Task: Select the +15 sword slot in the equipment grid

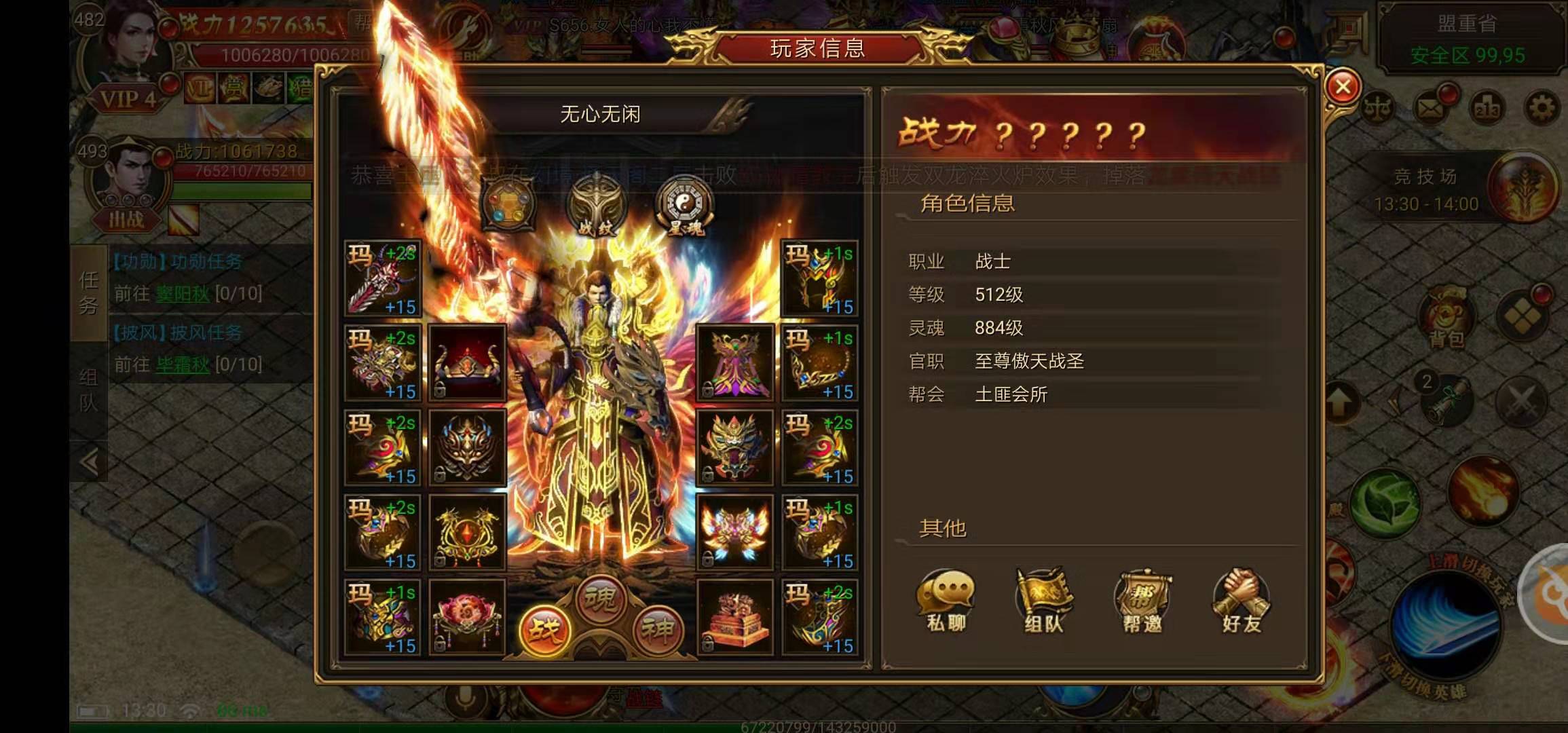Action: pyautogui.click(x=384, y=278)
